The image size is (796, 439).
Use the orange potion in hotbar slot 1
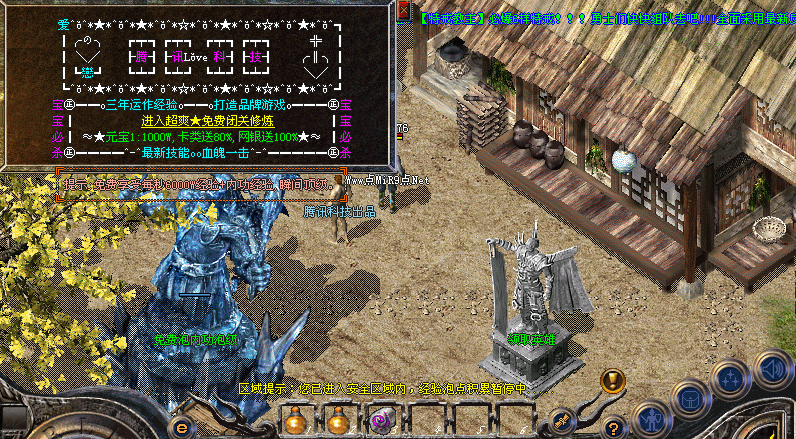(x=294, y=421)
